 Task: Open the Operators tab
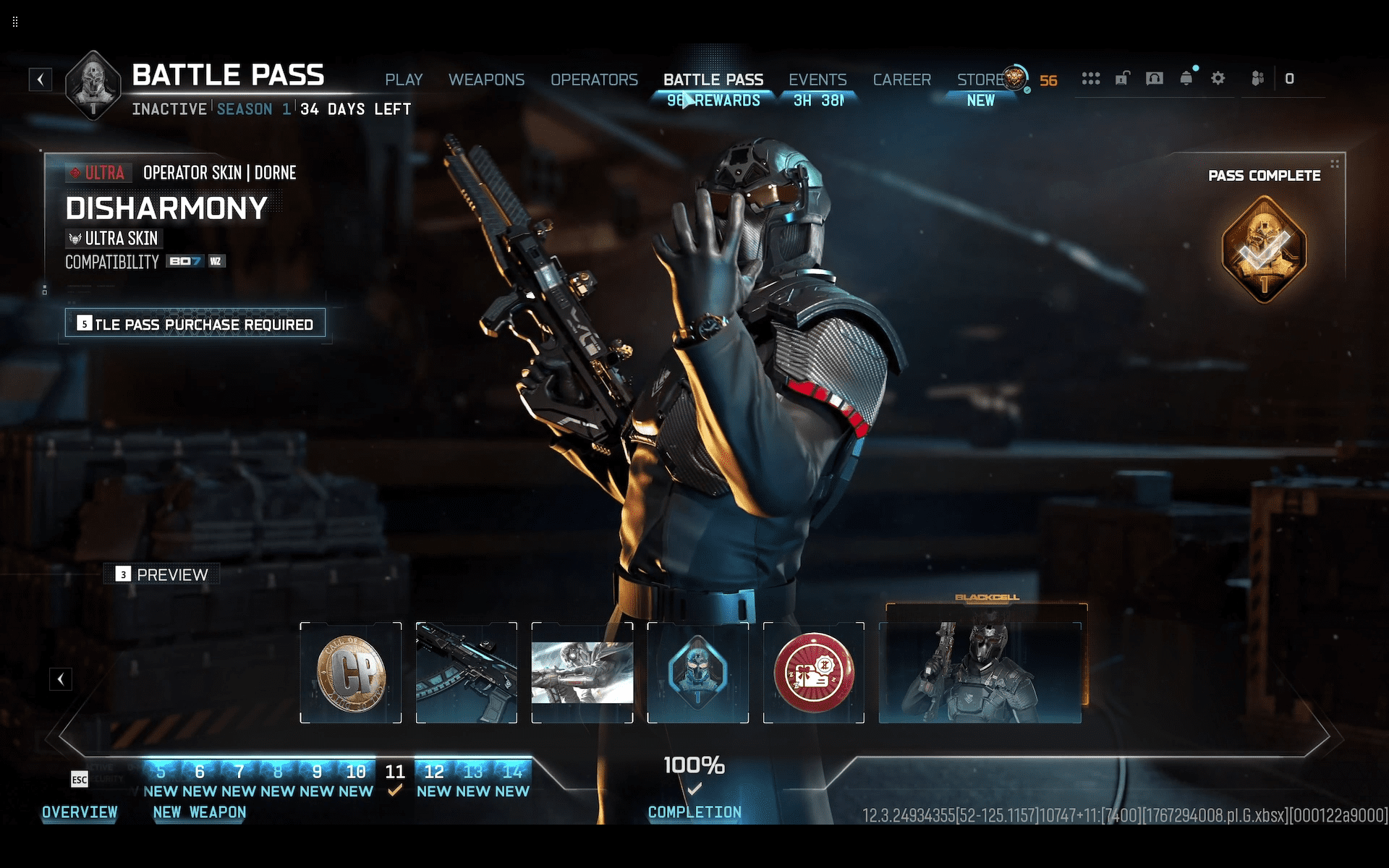point(594,80)
